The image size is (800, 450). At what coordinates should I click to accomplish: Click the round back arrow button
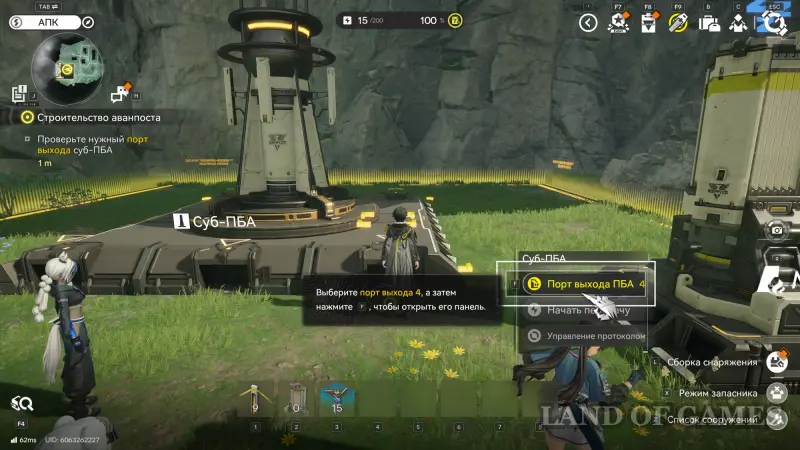pyautogui.click(x=588, y=22)
